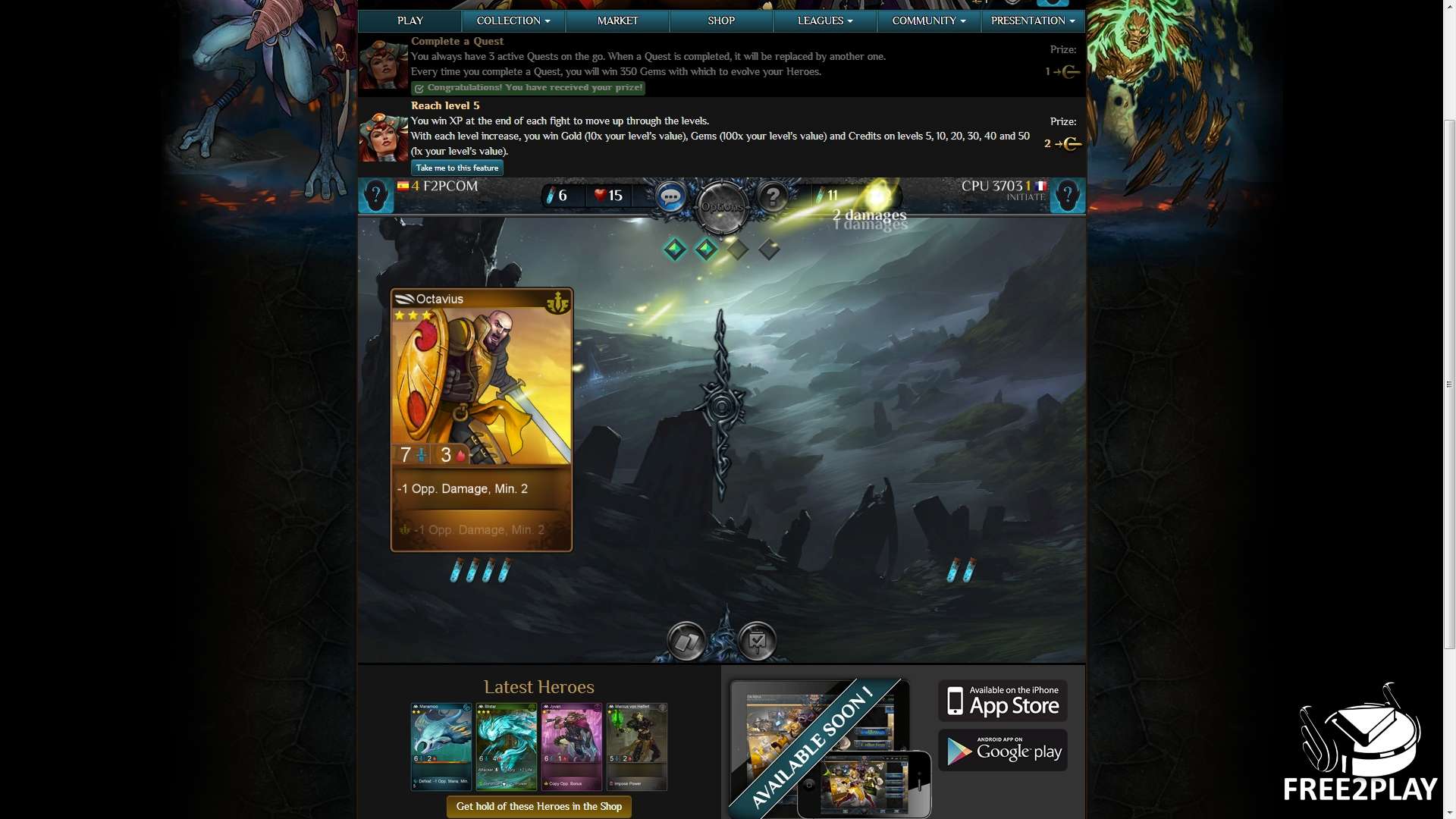1456x819 pixels.
Task: Open the chat speech bubble button
Action: (670, 197)
